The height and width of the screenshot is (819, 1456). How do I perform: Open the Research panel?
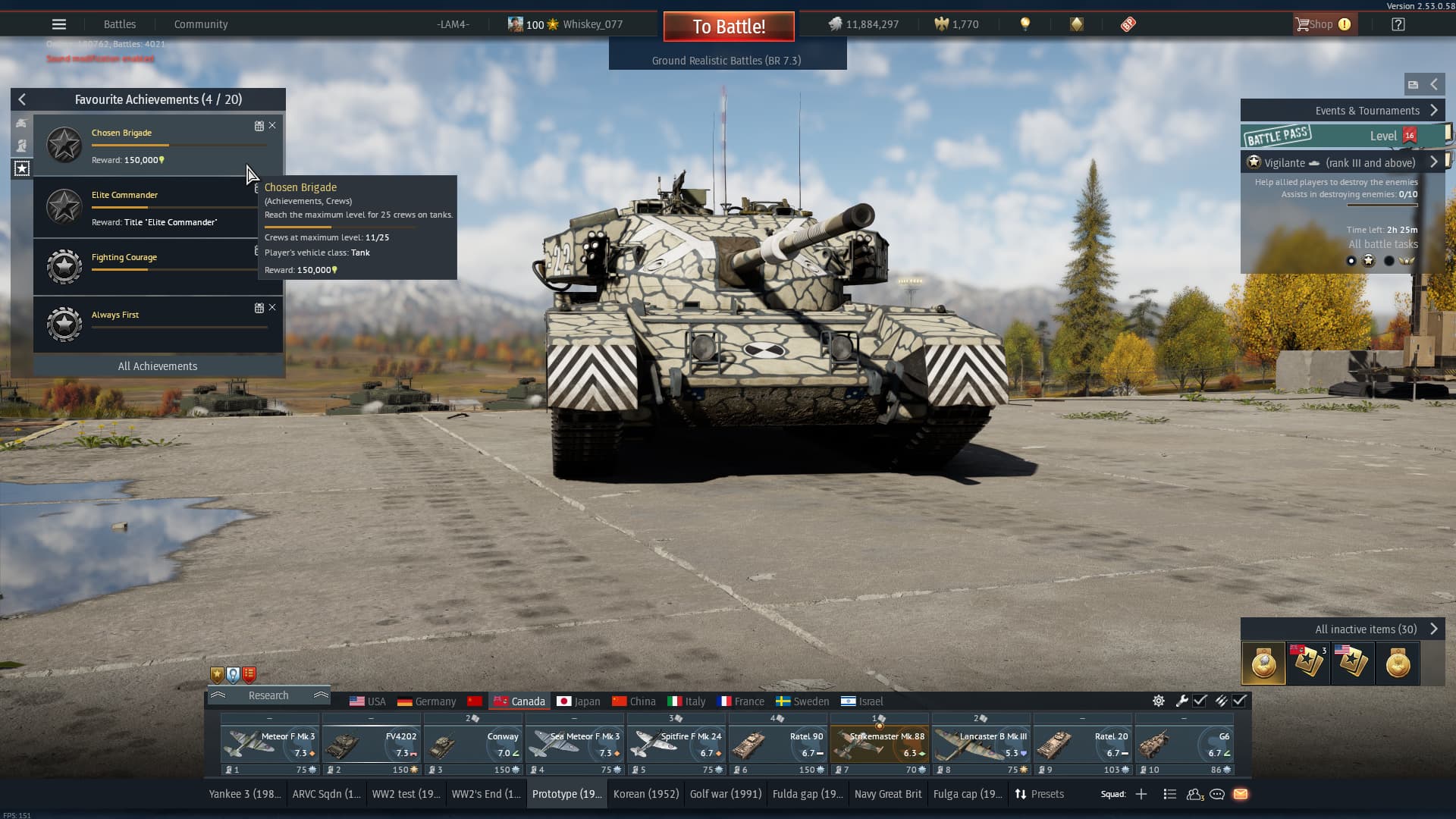268,695
